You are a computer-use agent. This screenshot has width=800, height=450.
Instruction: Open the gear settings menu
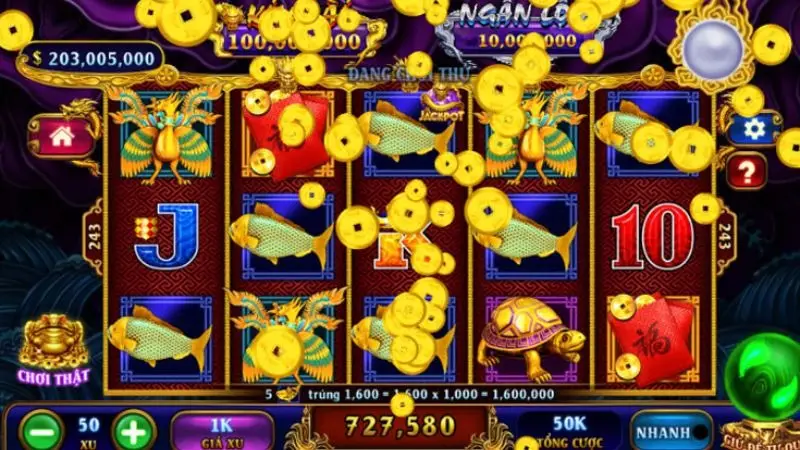tap(754, 129)
